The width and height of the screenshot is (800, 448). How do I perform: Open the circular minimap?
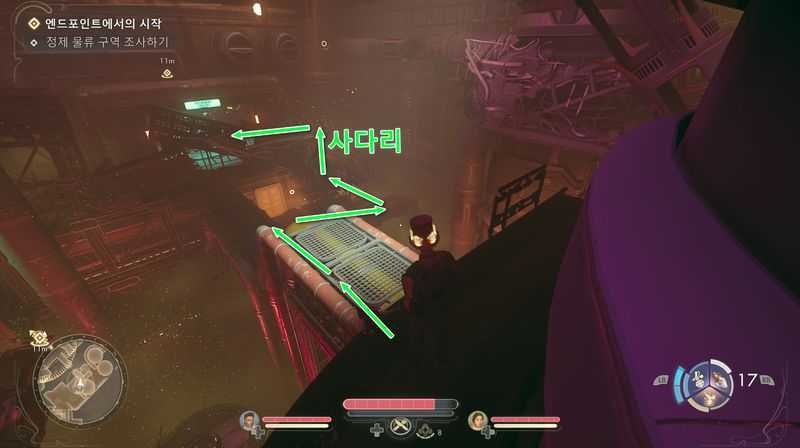pyautogui.click(x=80, y=378)
